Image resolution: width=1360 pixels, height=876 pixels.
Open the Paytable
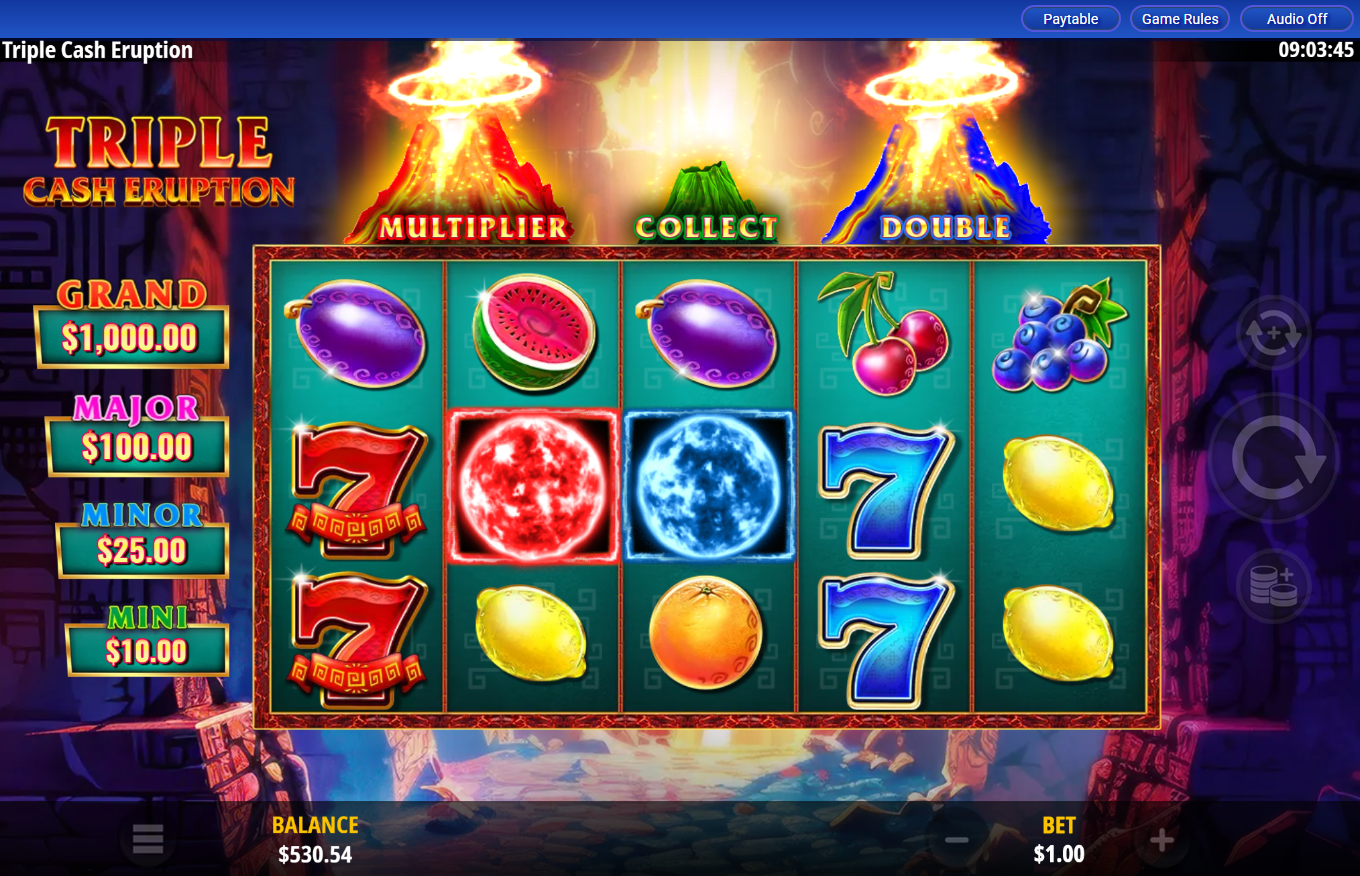point(1070,18)
